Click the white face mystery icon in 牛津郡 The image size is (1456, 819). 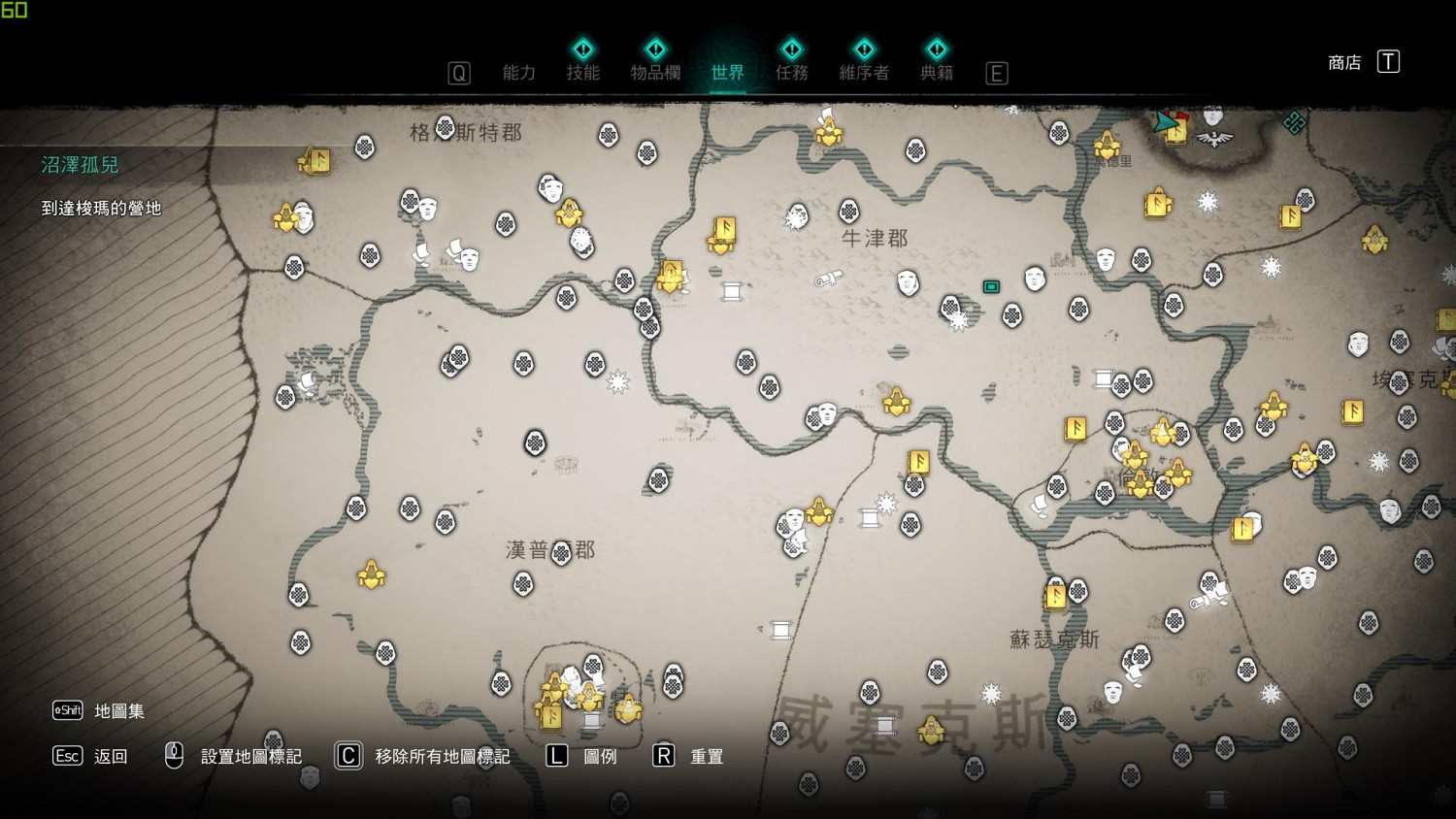(x=907, y=283)
